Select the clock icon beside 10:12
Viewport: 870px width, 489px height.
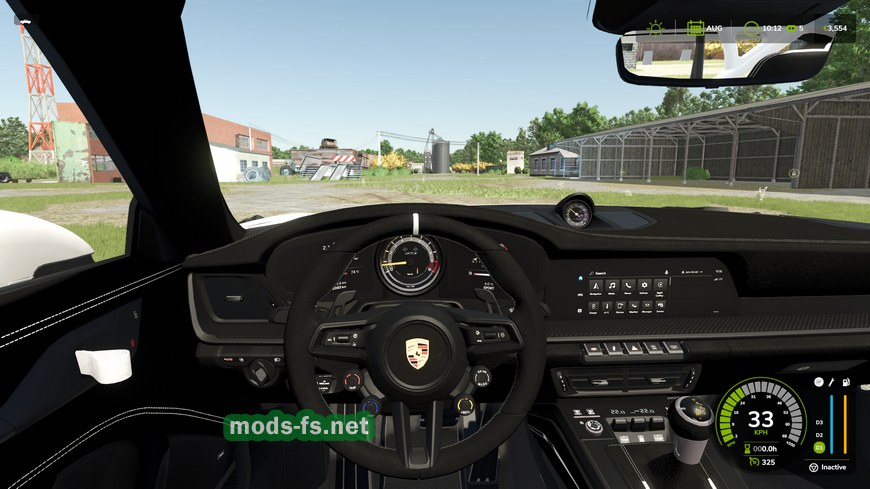pyautogui.click(x=752, y=28)
